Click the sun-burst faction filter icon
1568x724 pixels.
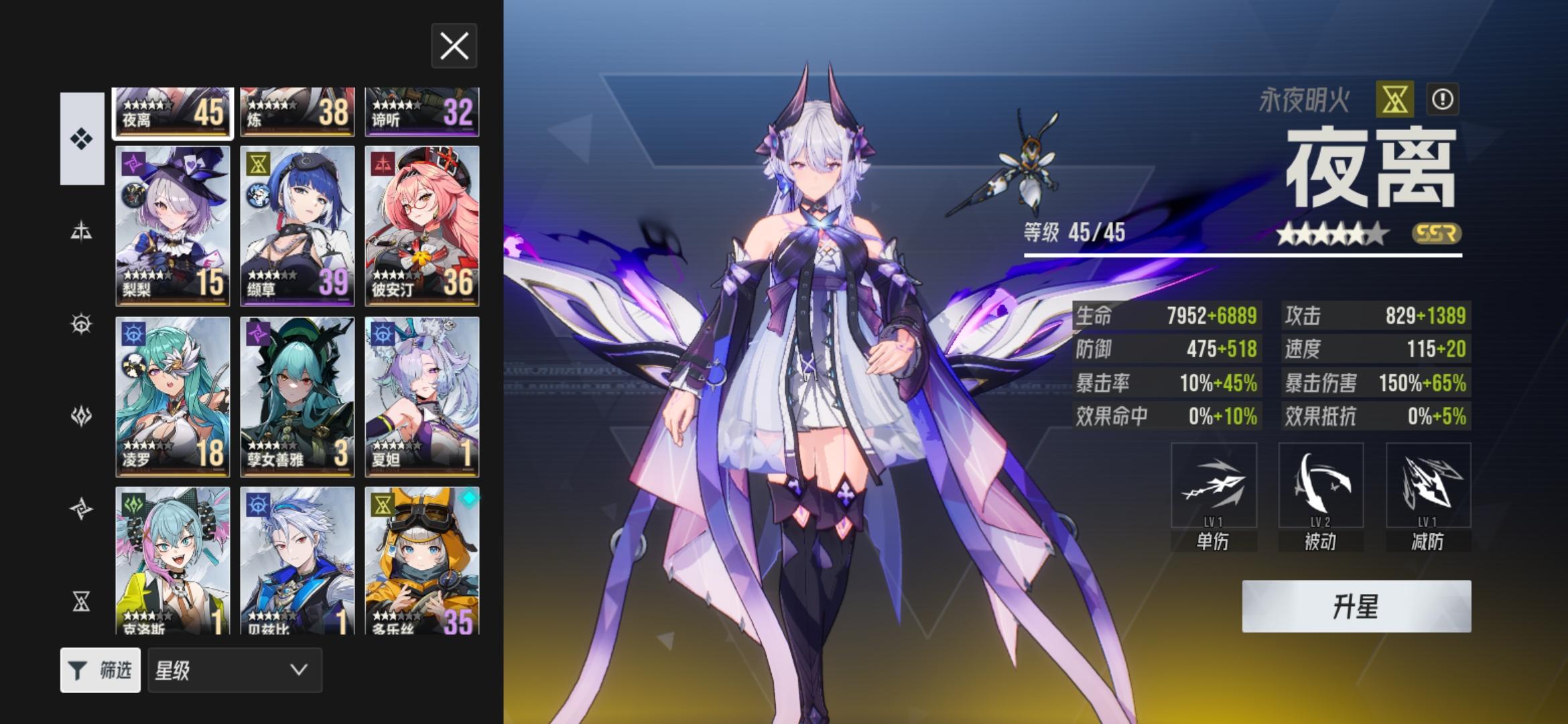point(80,324)
